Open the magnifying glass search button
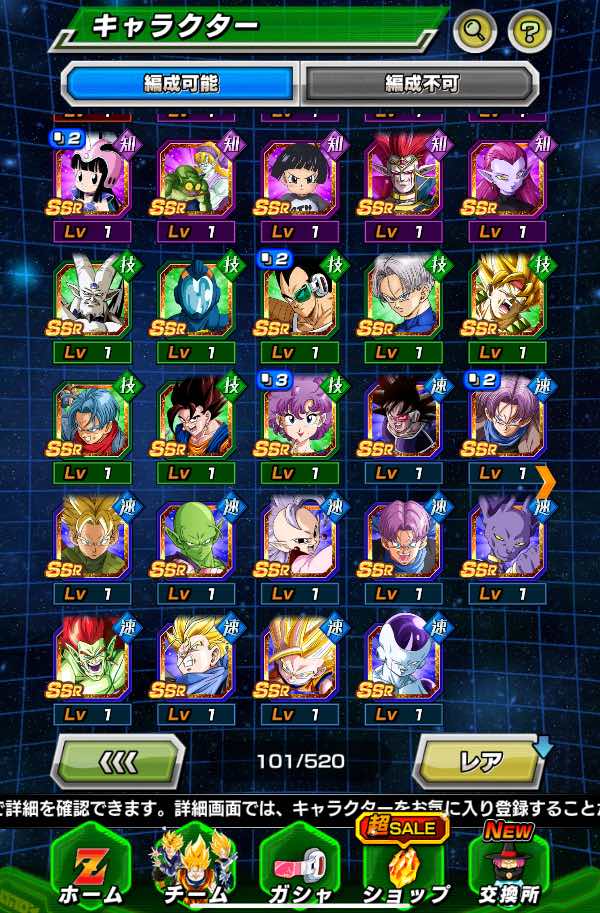The width and height of the screenshot is (600, 913). tap(474, 32)
